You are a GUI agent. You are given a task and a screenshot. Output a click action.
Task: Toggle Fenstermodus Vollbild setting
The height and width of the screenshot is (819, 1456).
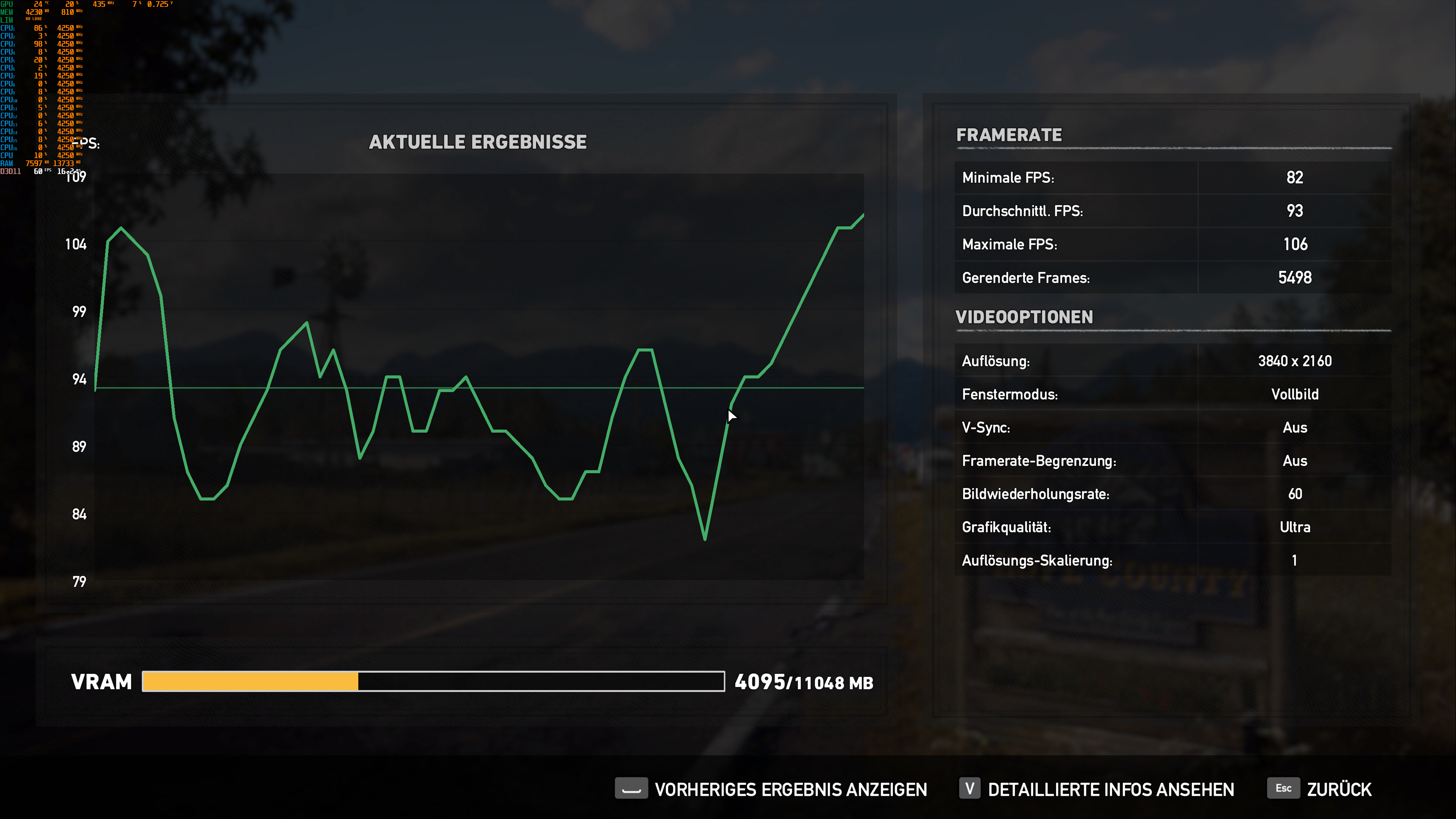pos(1295,394)
